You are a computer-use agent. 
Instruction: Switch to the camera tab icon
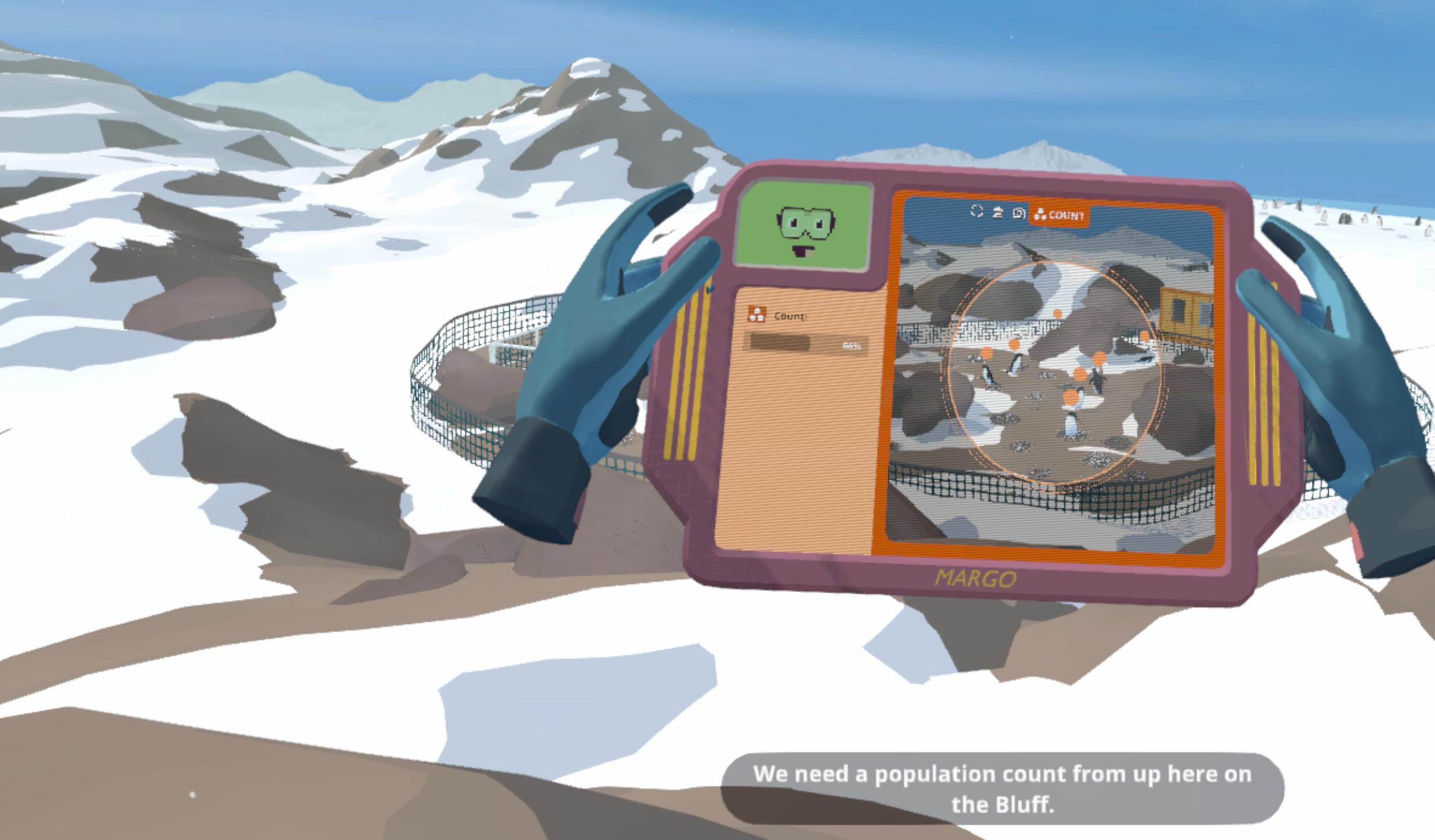pyautogui.click(x=1019, y=213)
